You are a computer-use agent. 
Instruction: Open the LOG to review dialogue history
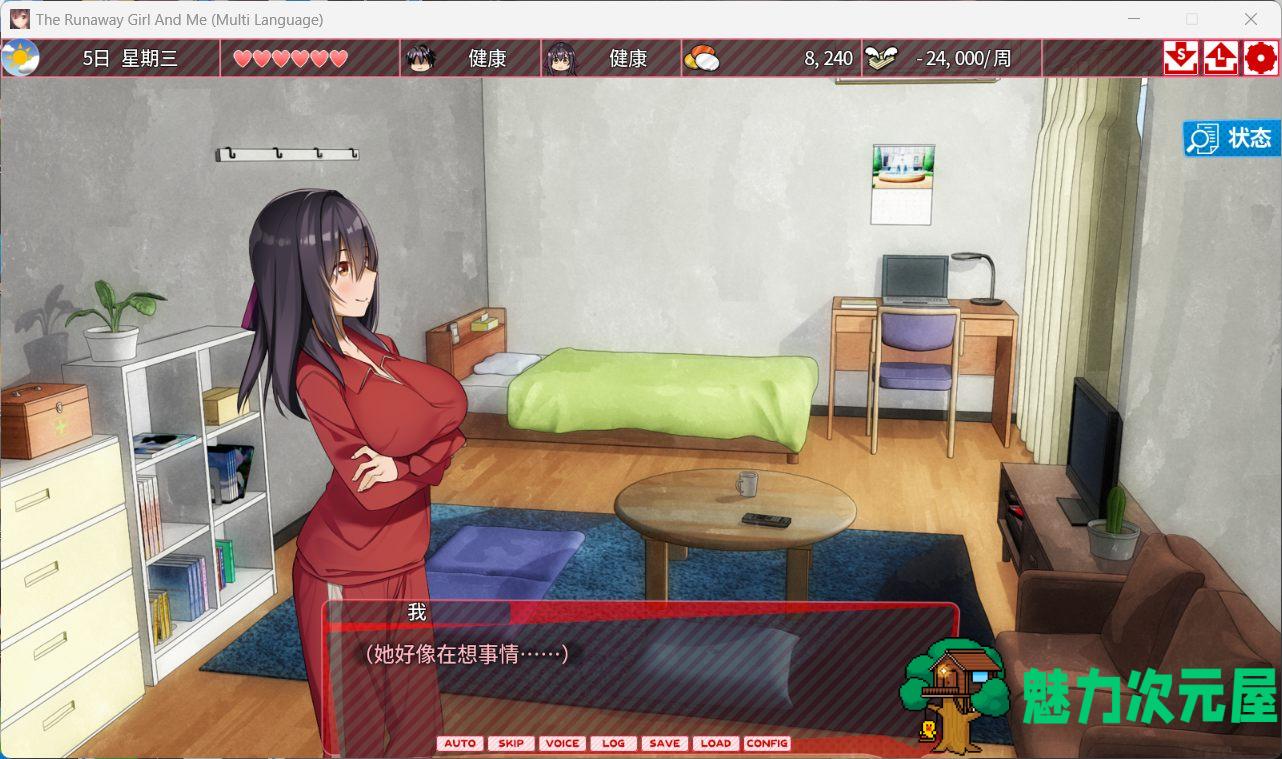(613, 743)
